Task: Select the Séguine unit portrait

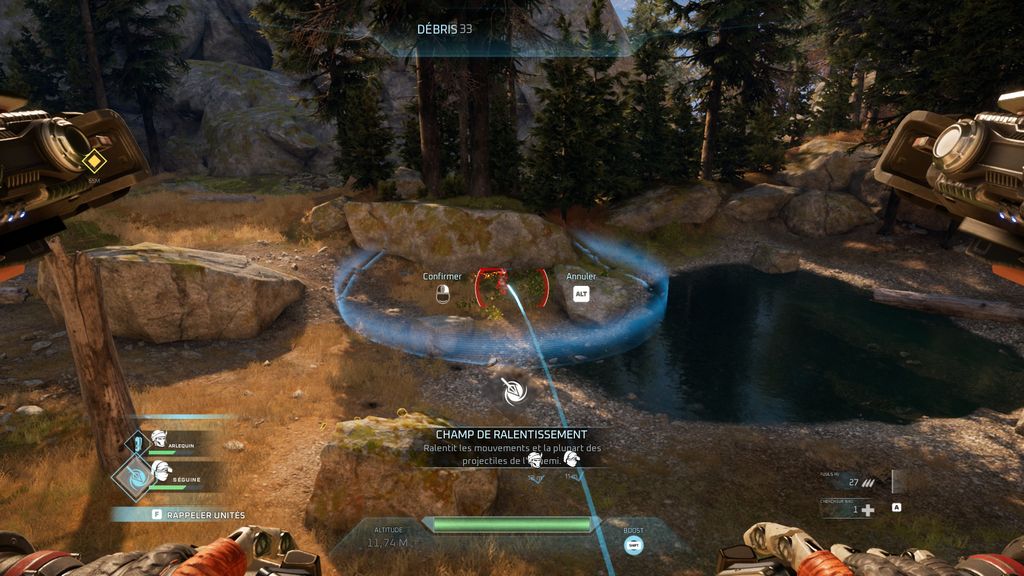Action: click(x=162, y=469)
